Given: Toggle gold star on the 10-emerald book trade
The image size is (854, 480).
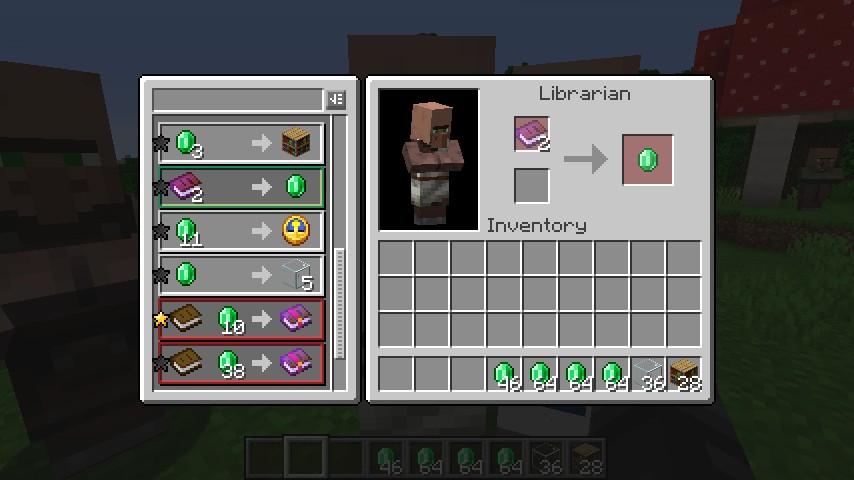Looking at the screenshot, I should (160, 320).
